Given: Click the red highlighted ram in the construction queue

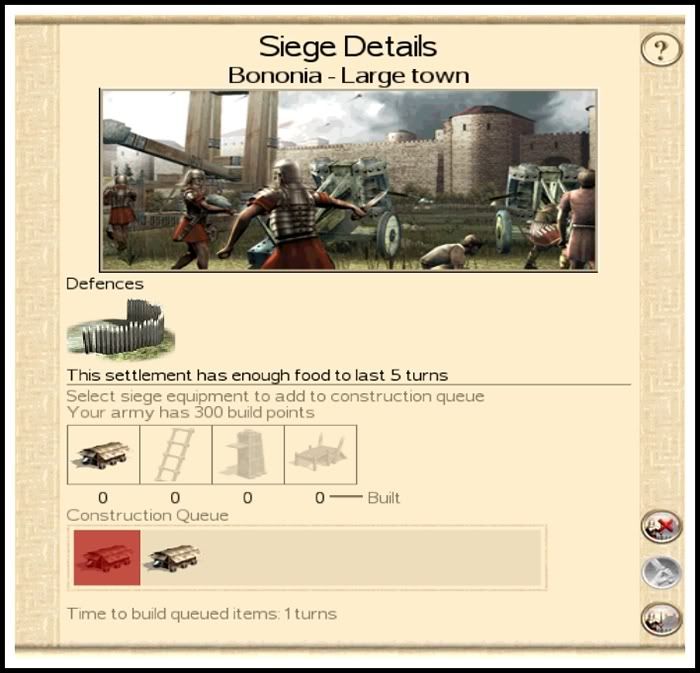Looking at the screenshot, I should pos(107,558).
